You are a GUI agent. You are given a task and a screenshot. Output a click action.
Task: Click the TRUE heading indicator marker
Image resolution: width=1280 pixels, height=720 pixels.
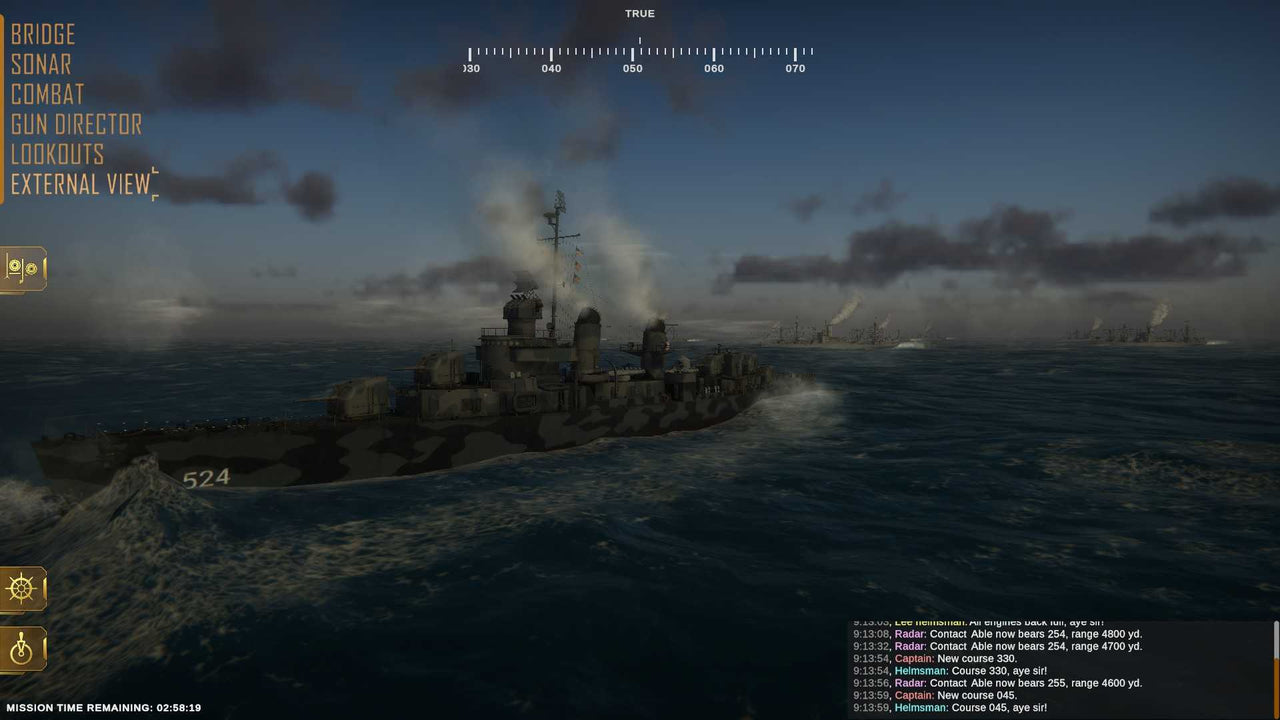pos(640,36)
